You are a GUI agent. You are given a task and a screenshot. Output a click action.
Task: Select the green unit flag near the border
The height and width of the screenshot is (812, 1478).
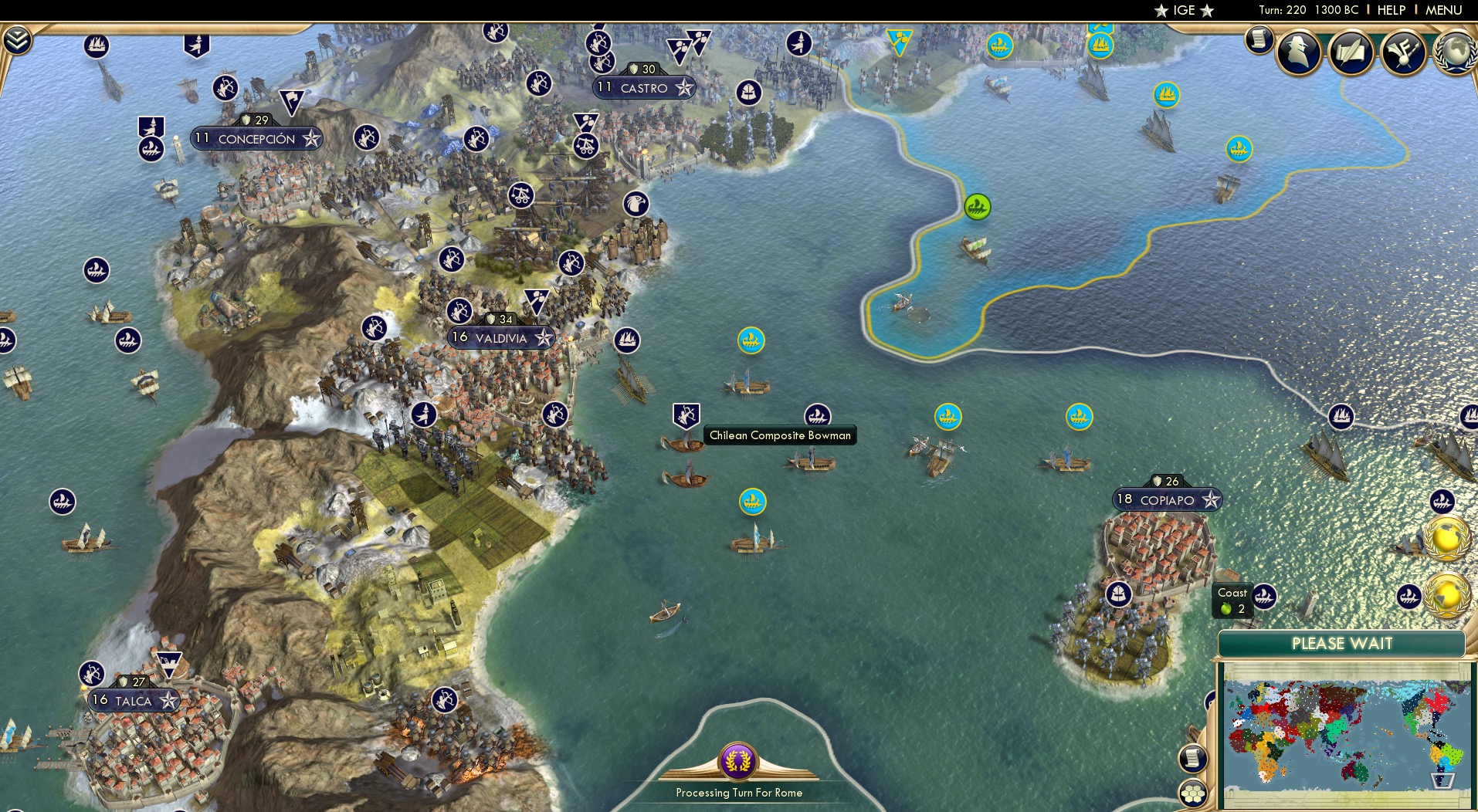pyautogui.click(x=978, y=207)
